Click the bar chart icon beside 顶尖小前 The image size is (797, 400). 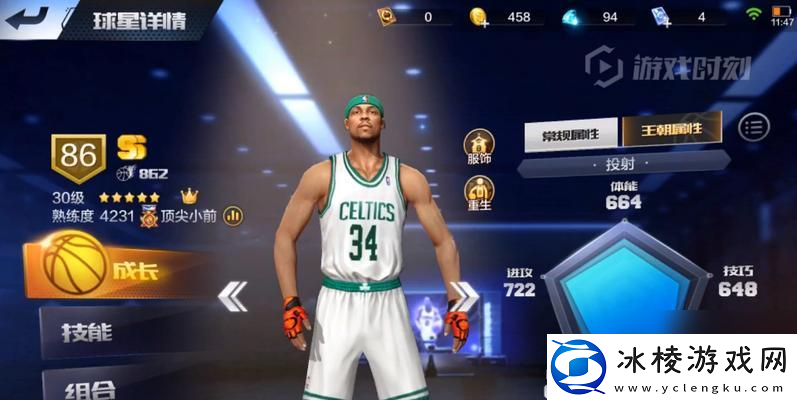pos(233,214)
